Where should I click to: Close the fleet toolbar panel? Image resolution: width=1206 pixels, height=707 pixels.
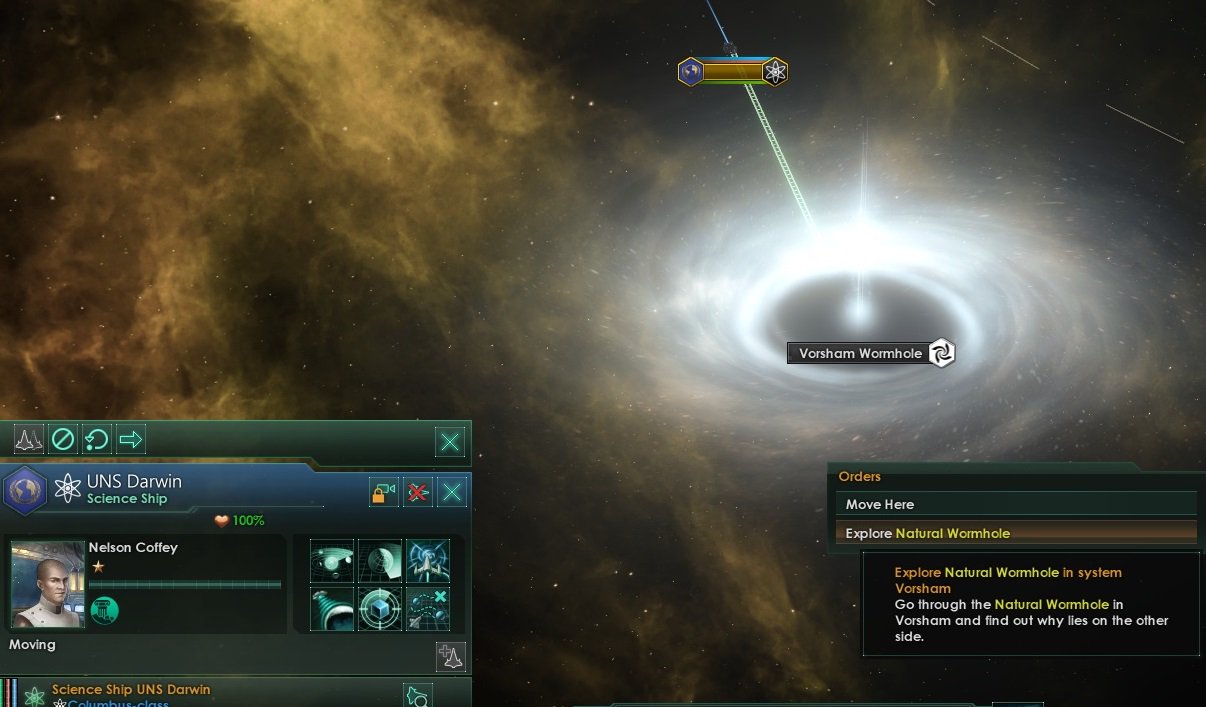[451, 441]
